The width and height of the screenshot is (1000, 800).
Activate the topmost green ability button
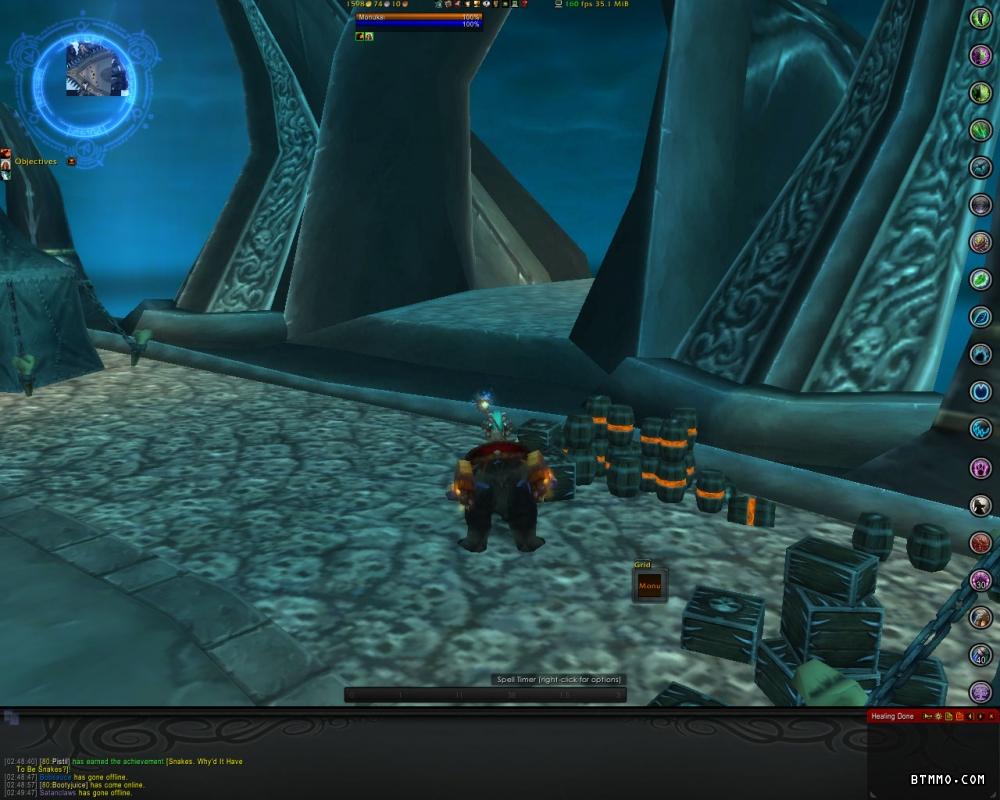(980, 17)
